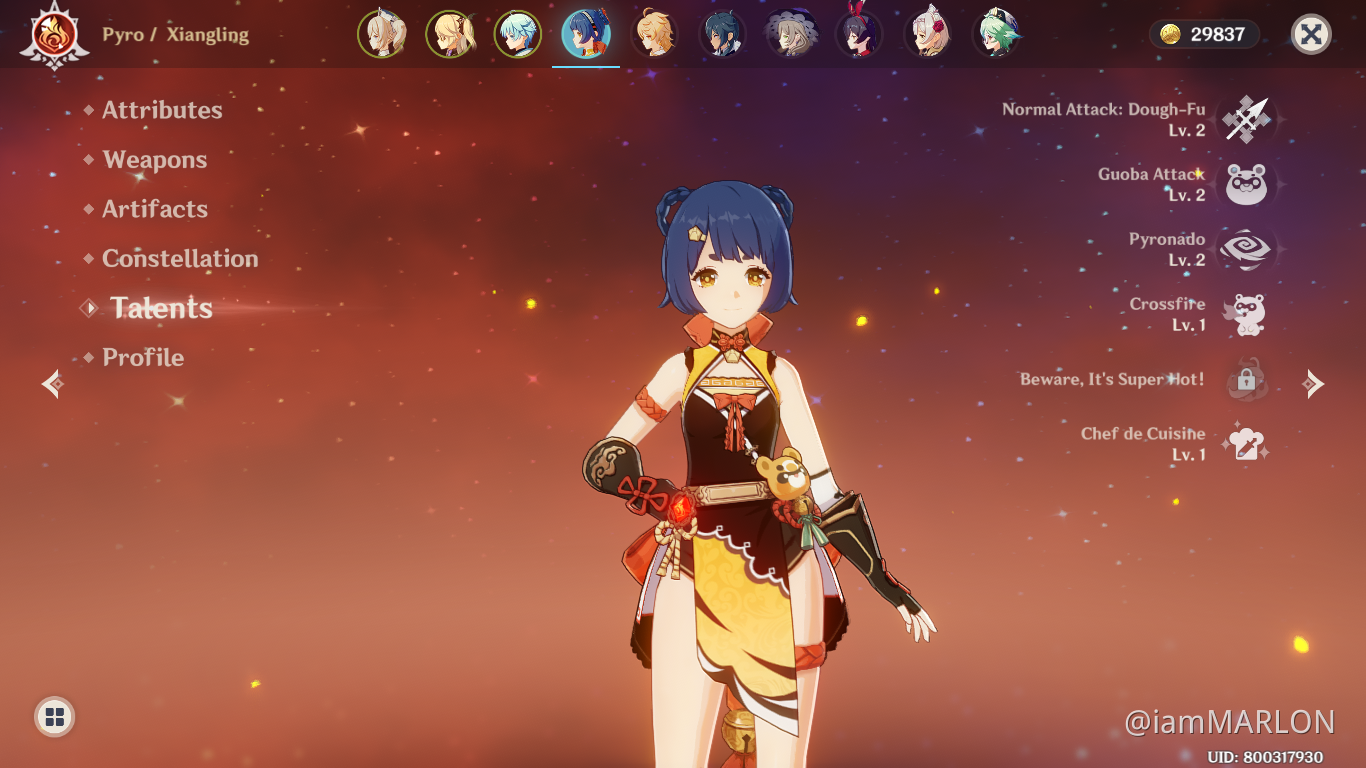
Task: Inspect the locked Beware, It's Super Hot! talent
Action: [x=1246, y=380]
